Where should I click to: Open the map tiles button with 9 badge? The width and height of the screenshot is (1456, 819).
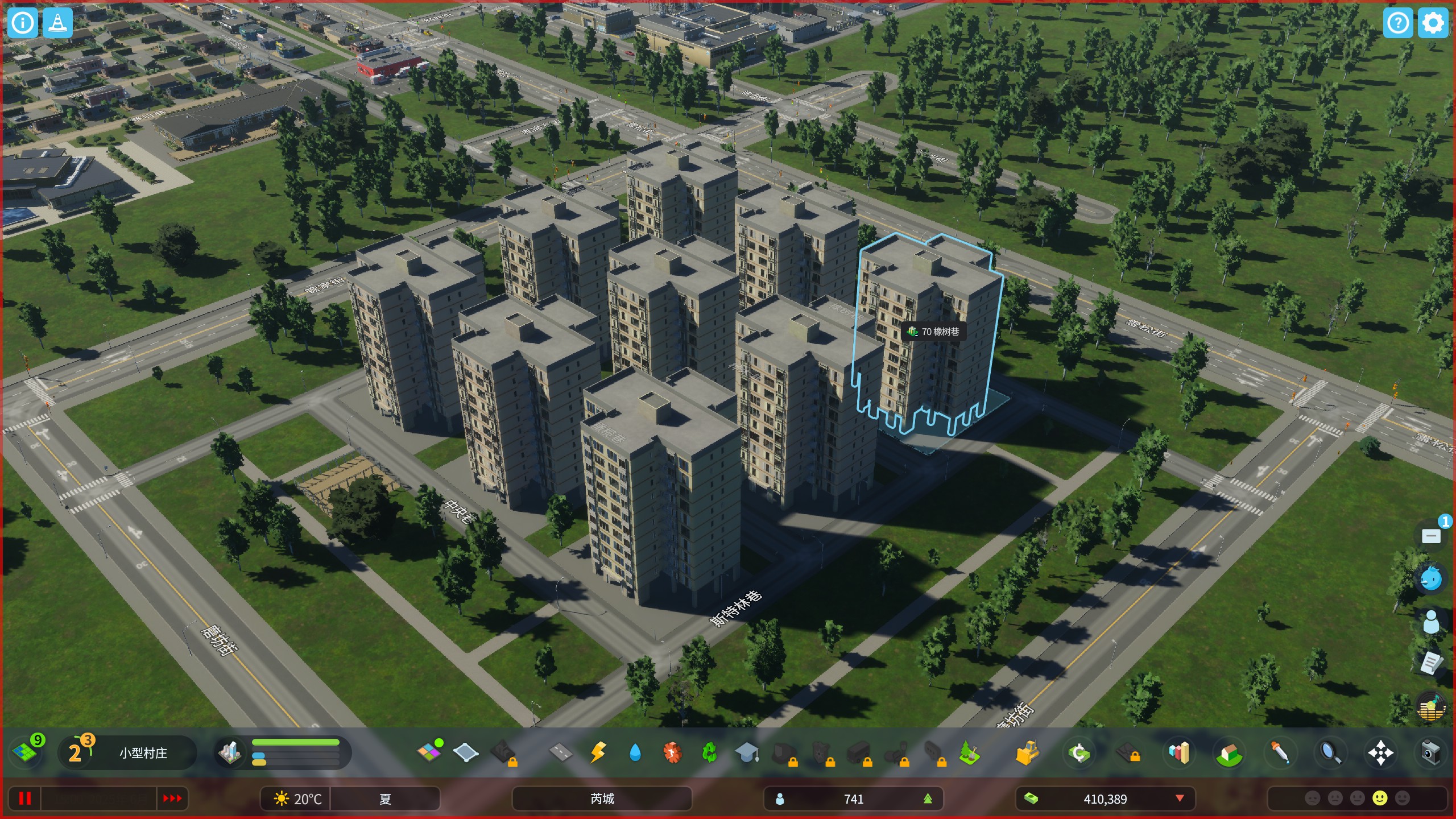point(26,752)
